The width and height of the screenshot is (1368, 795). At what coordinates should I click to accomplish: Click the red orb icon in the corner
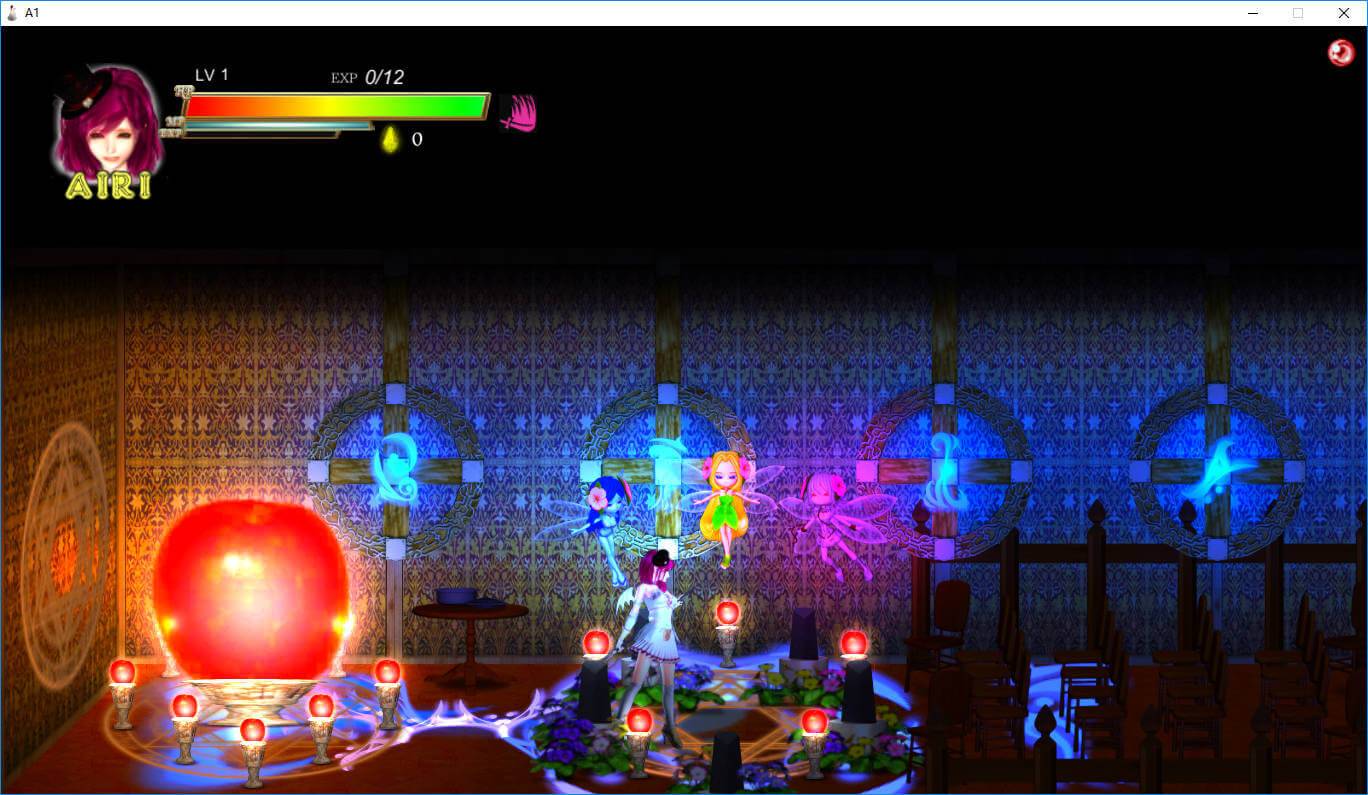1340,53
